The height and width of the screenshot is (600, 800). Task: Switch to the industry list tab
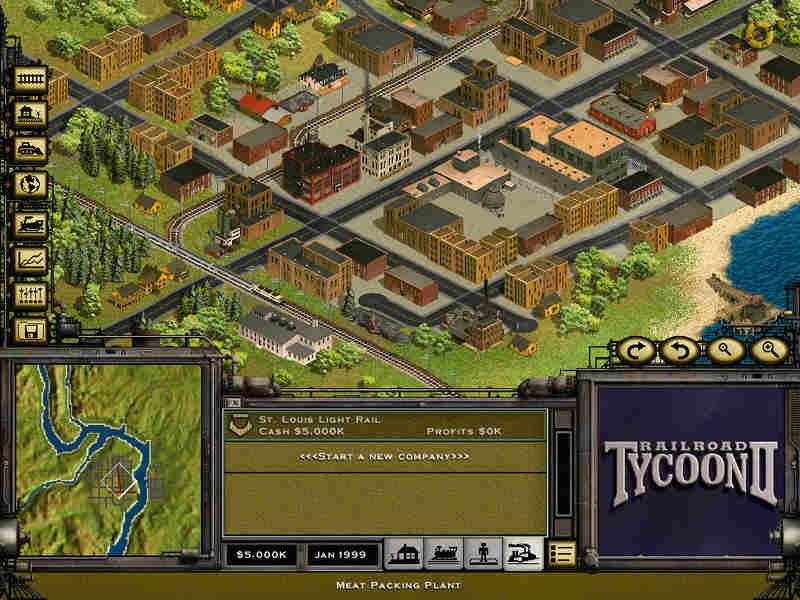pyautogui.click(x=523, y=553)
